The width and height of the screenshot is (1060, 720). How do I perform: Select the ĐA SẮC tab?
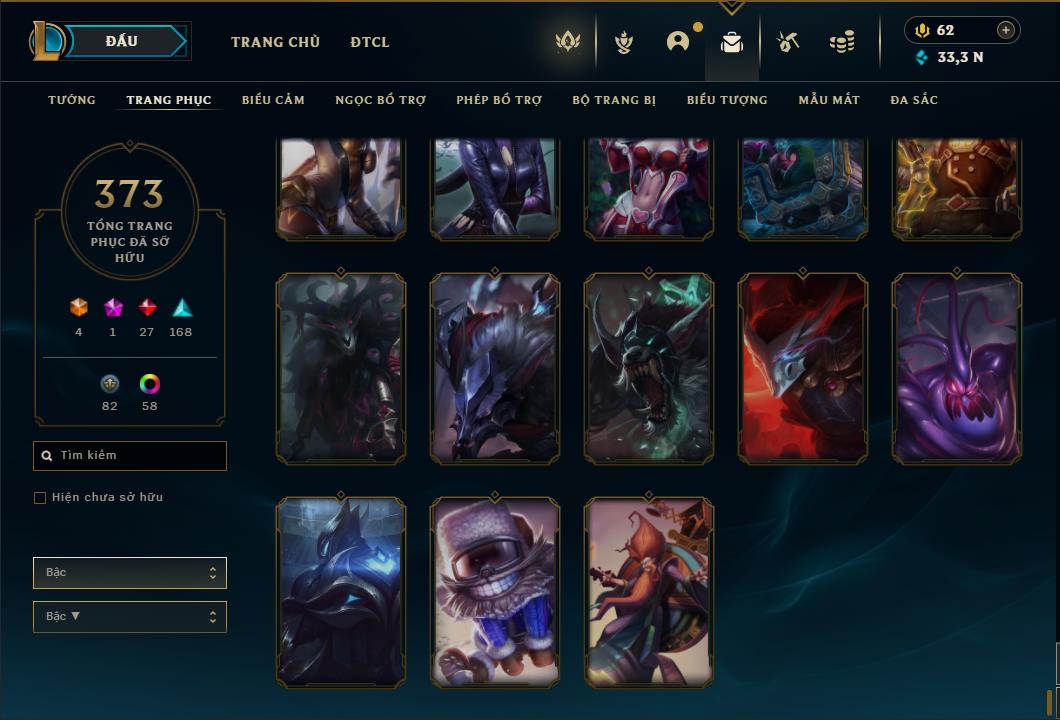point(914,100)
